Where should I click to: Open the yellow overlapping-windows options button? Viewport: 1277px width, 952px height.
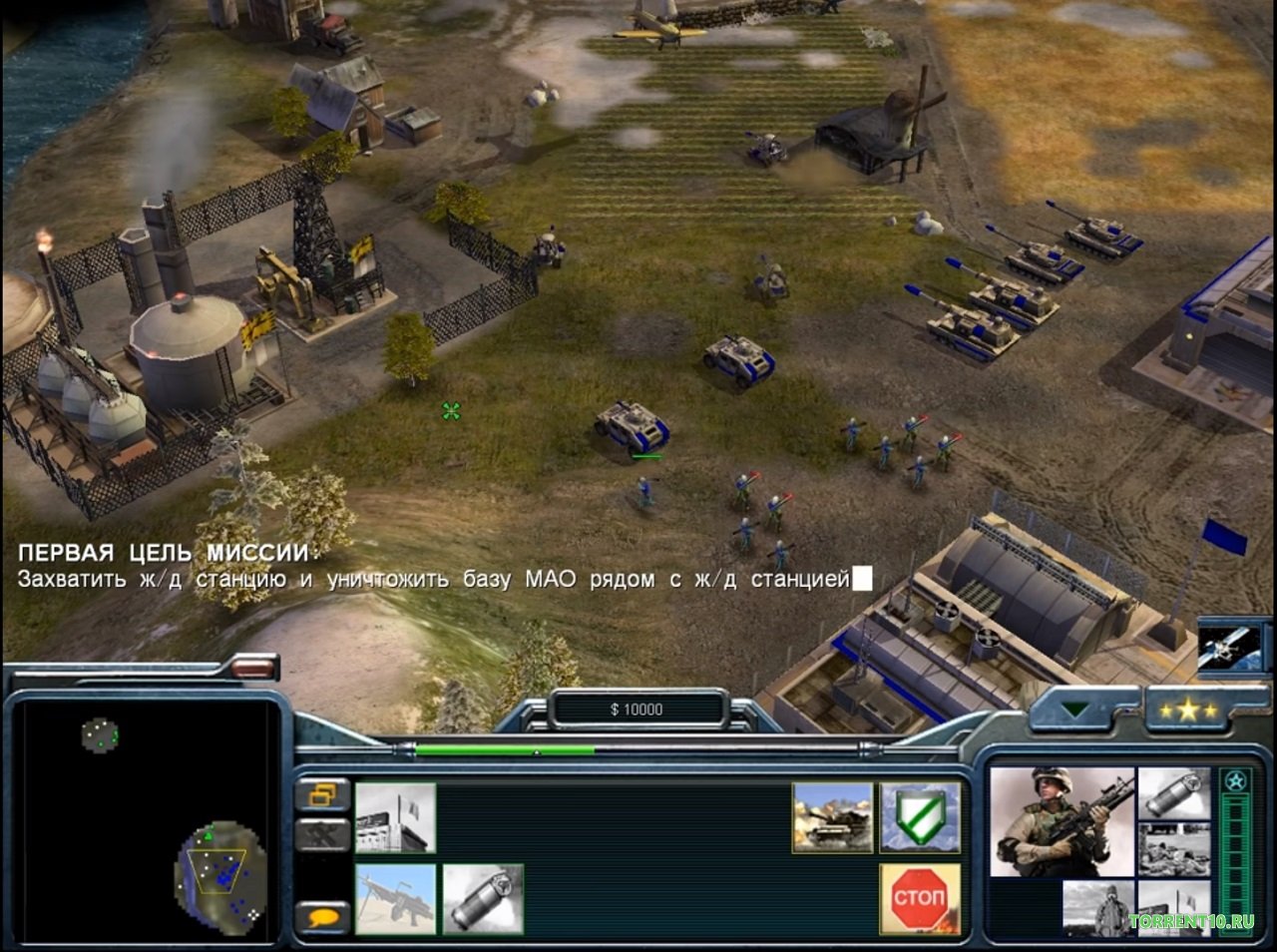323,795
